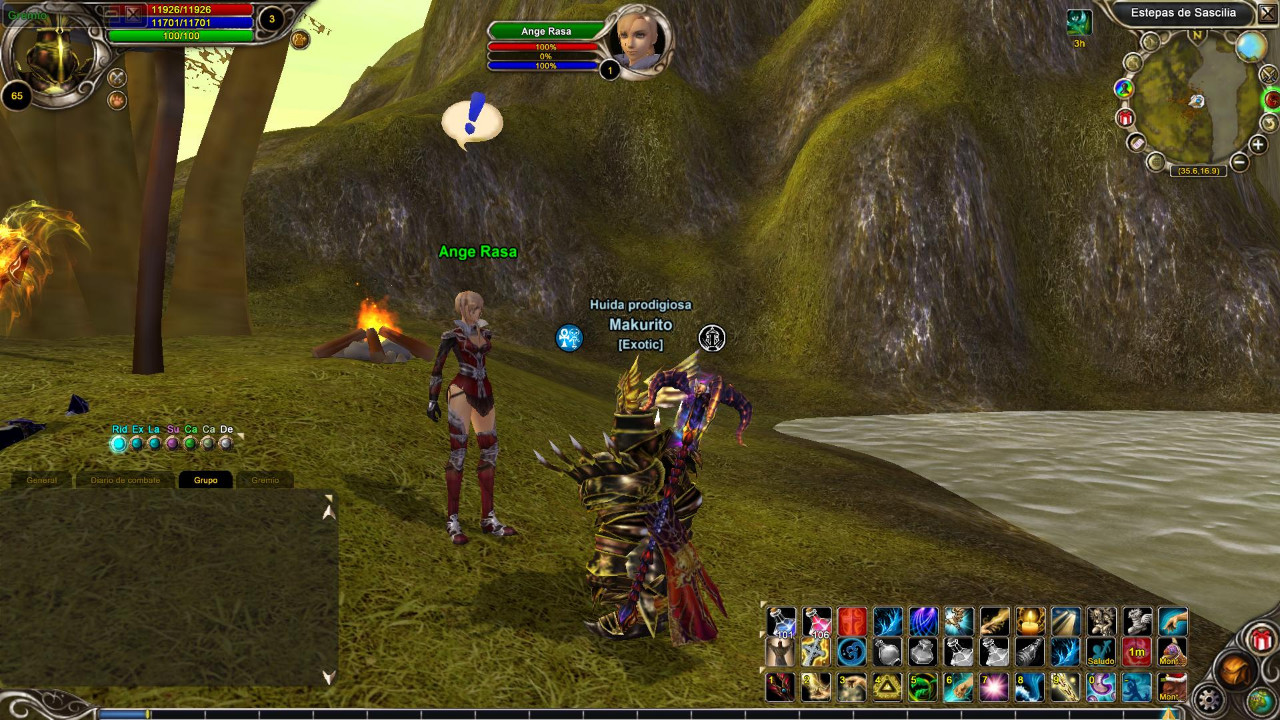Perform the Saludo emote from hotbar
Screen dimensions: 1280x720
pos(1100,653)
